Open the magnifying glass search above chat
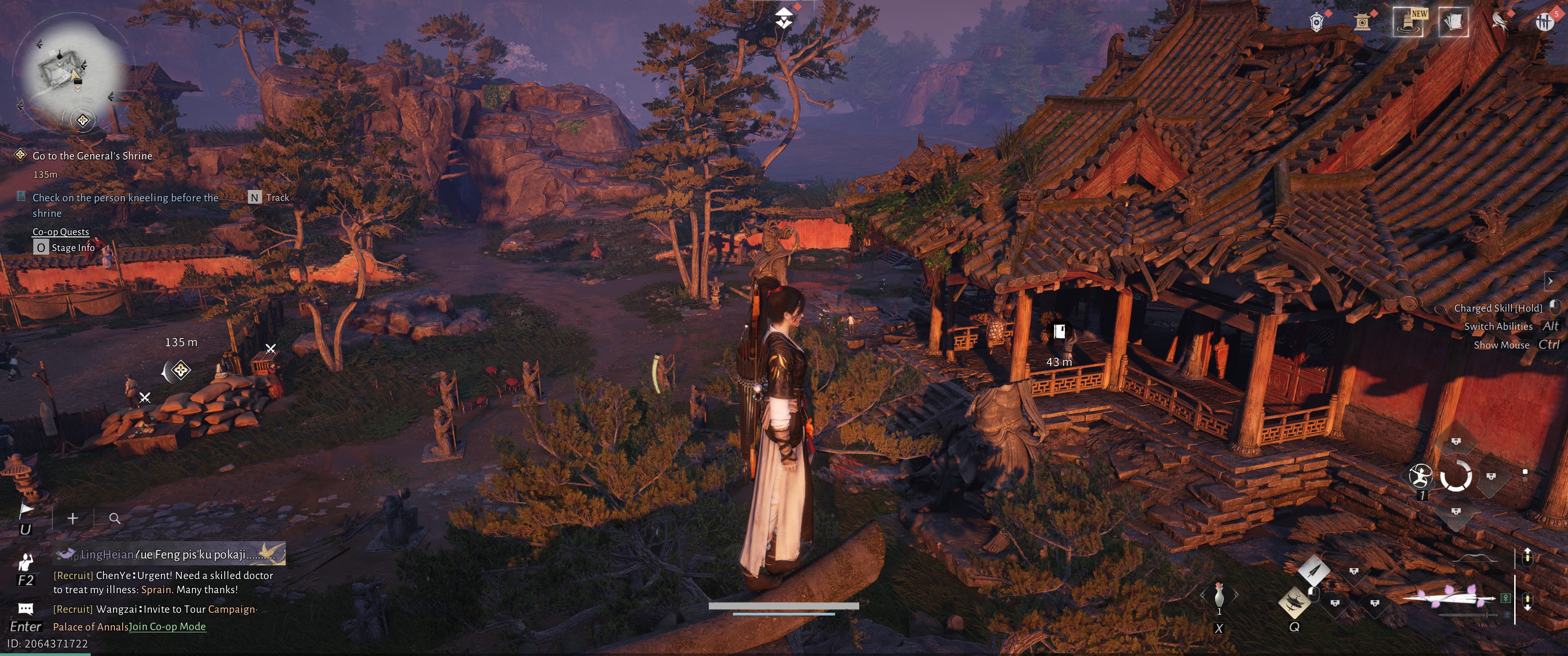 click(x=114, y=518)
